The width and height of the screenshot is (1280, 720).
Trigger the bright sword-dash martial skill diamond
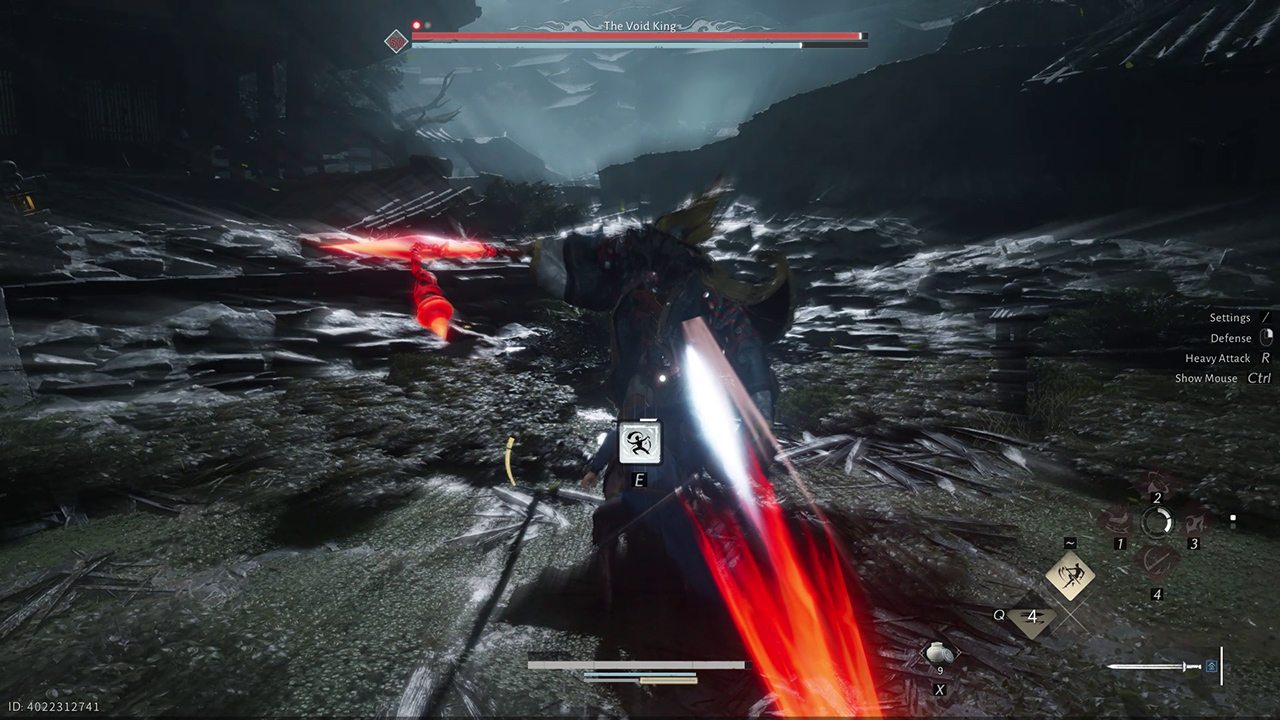[1070, 575]
